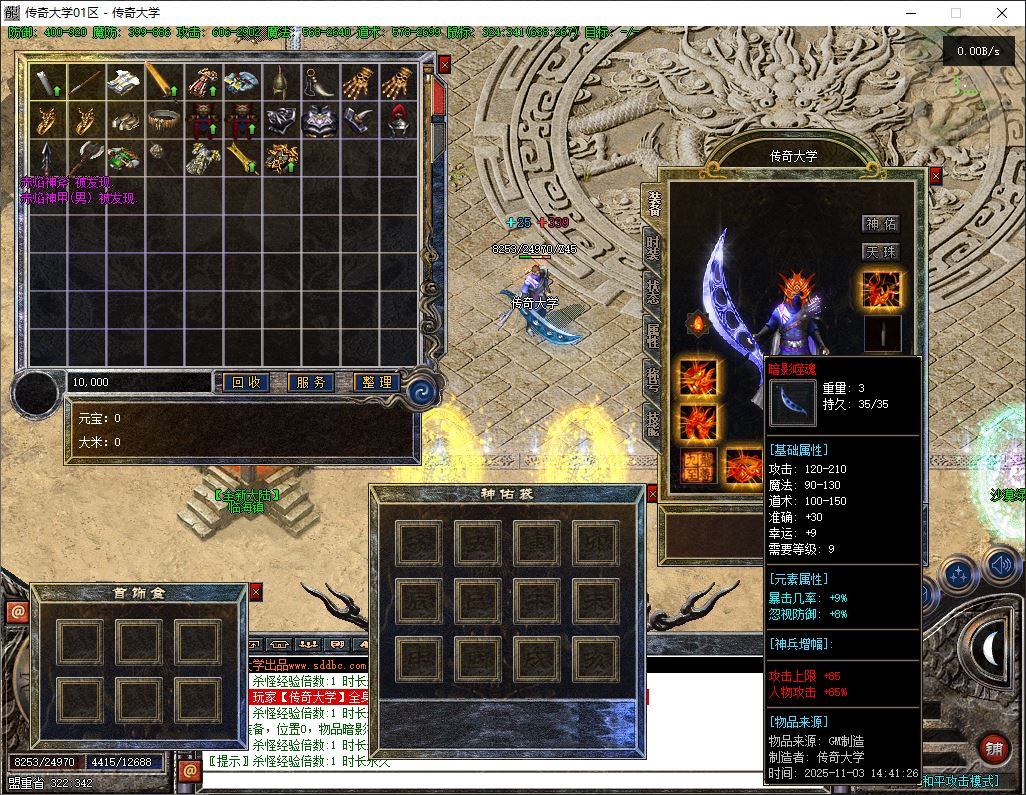Open the 神佑 panel button
The width and height of the screenshot is (1026, 795).
point(881,224)
